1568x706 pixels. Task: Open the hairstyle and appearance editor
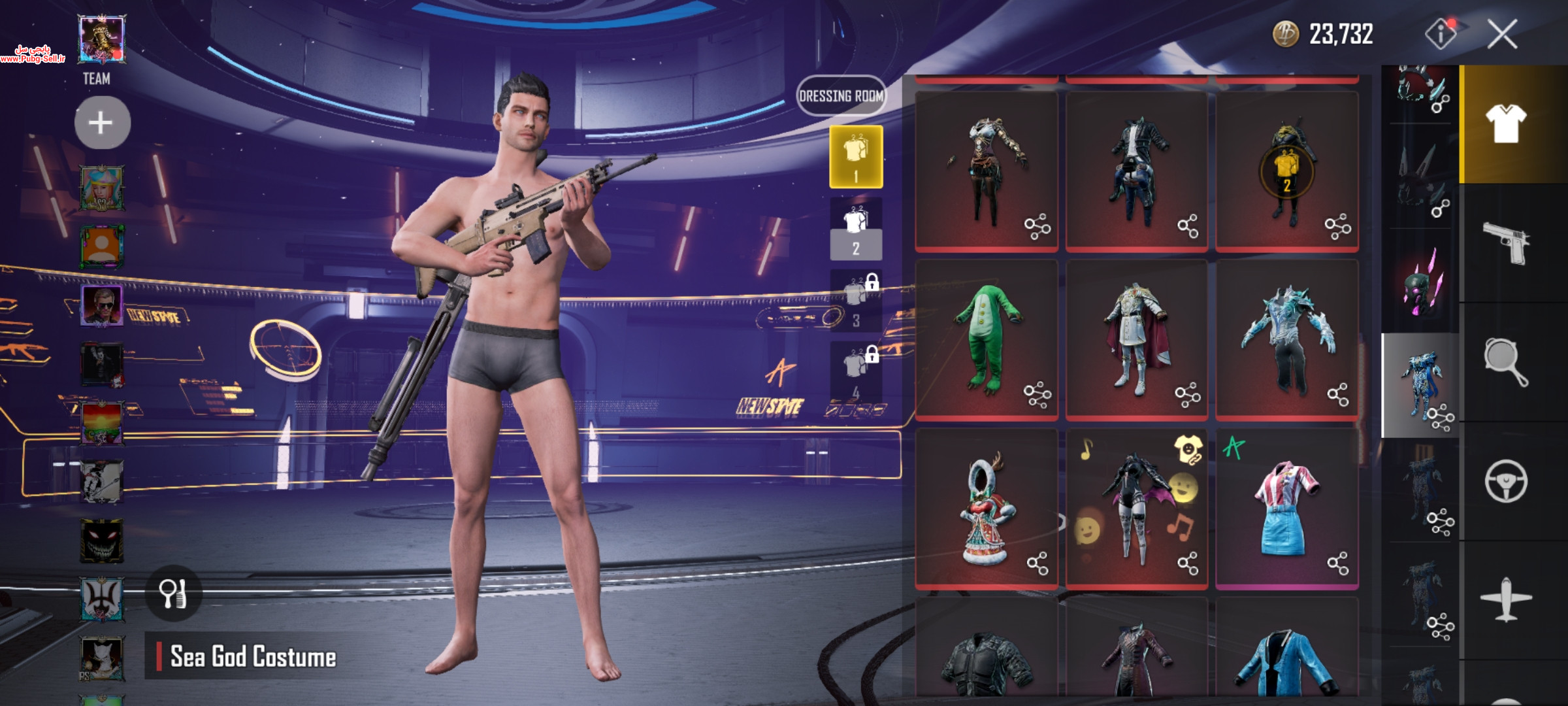173,594
